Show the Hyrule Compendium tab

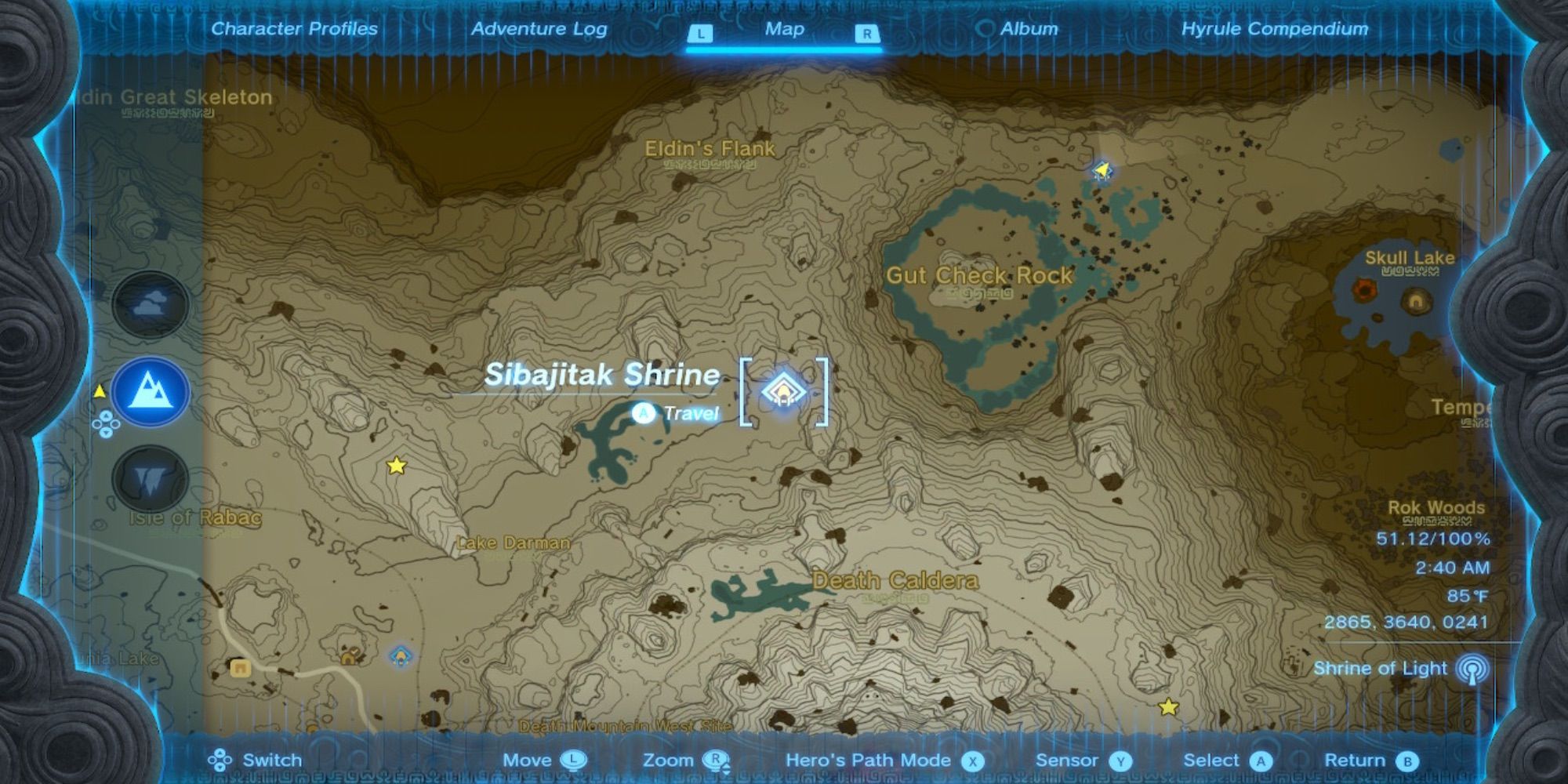[1274, 29]
